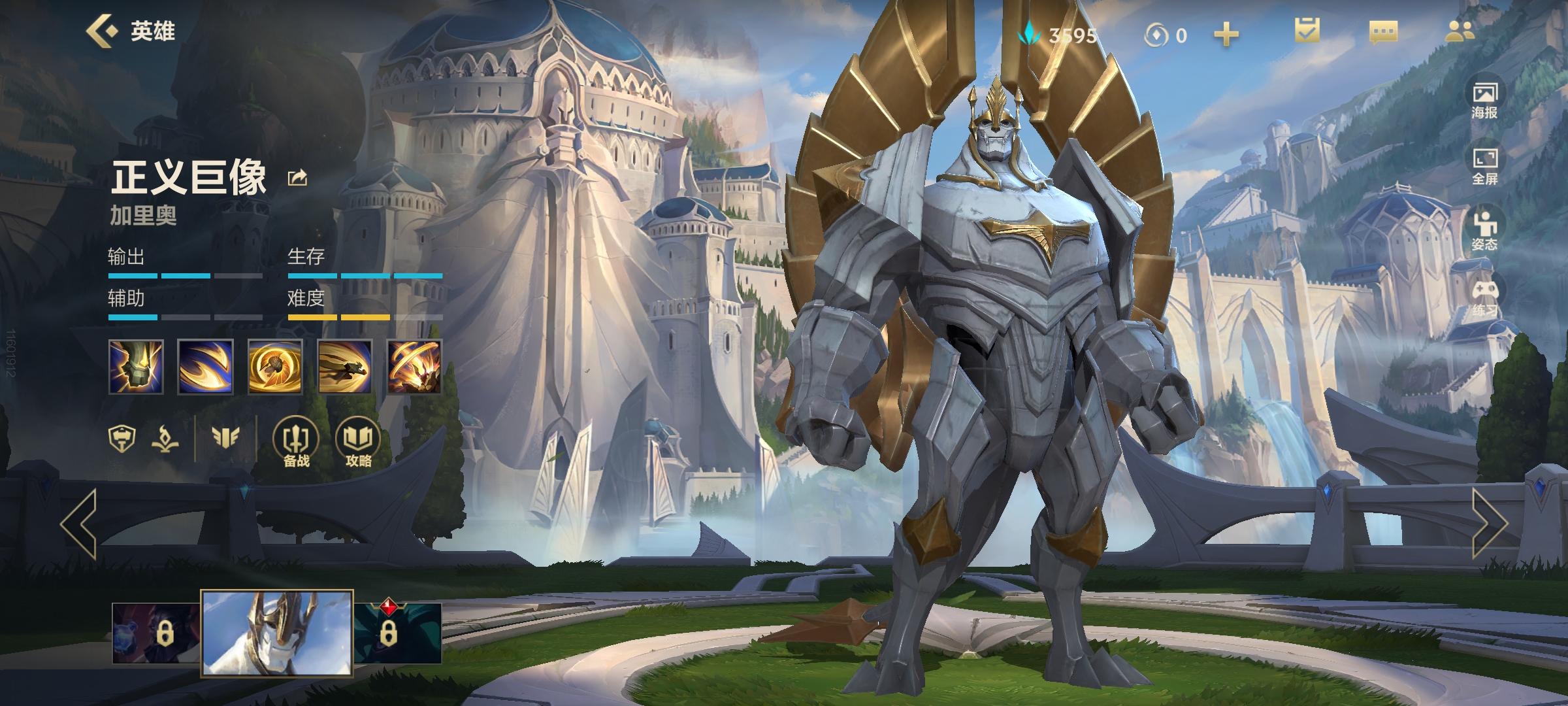This screenshot has width=1568, height=706.
Task: Switch to the previous champion arrow
Action: coord(79,524)
